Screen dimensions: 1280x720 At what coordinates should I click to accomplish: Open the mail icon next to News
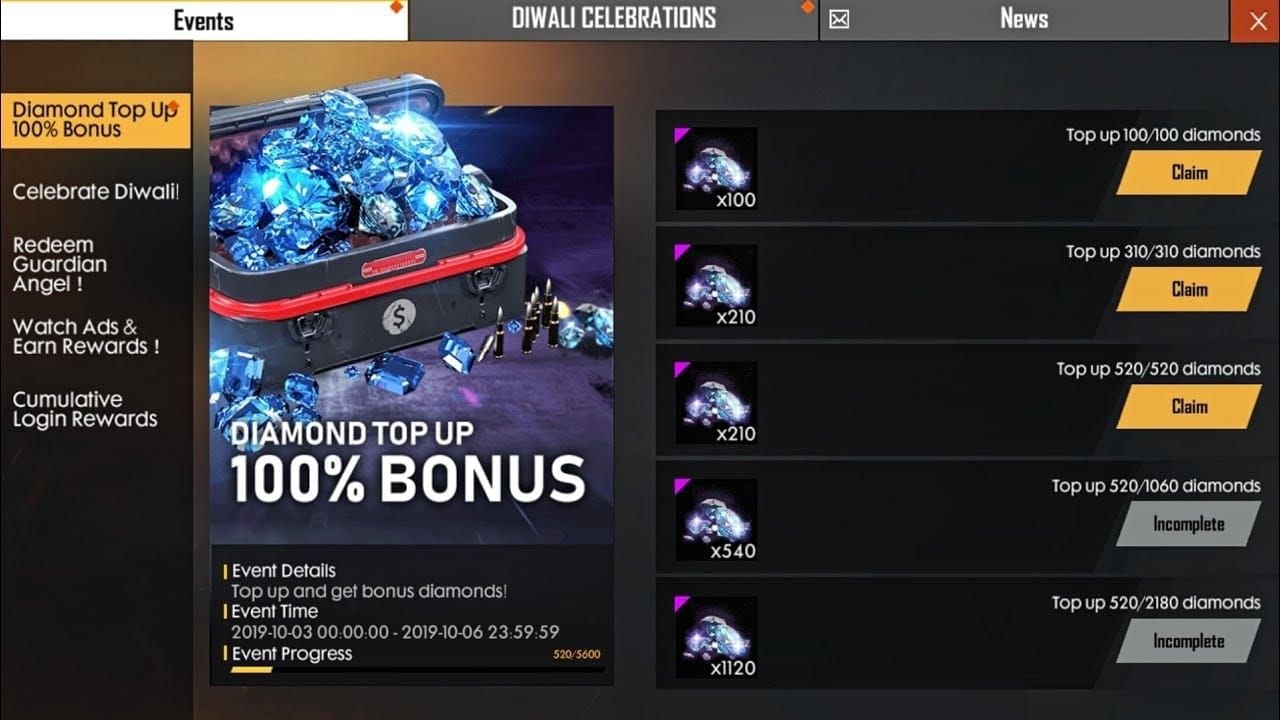click(837, 18)
